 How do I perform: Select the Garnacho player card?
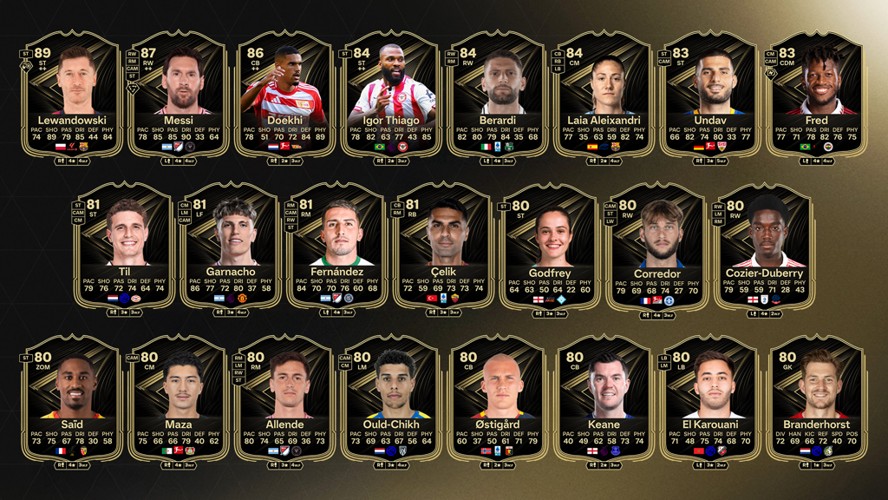point(231,247)
